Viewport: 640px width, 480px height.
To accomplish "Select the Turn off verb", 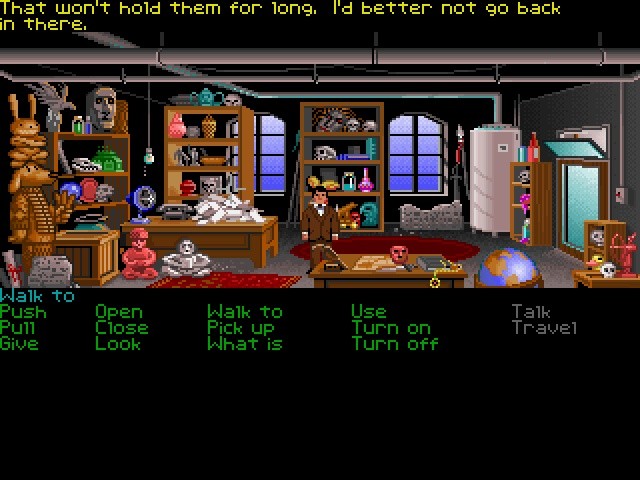I will [x=394, y=344].
